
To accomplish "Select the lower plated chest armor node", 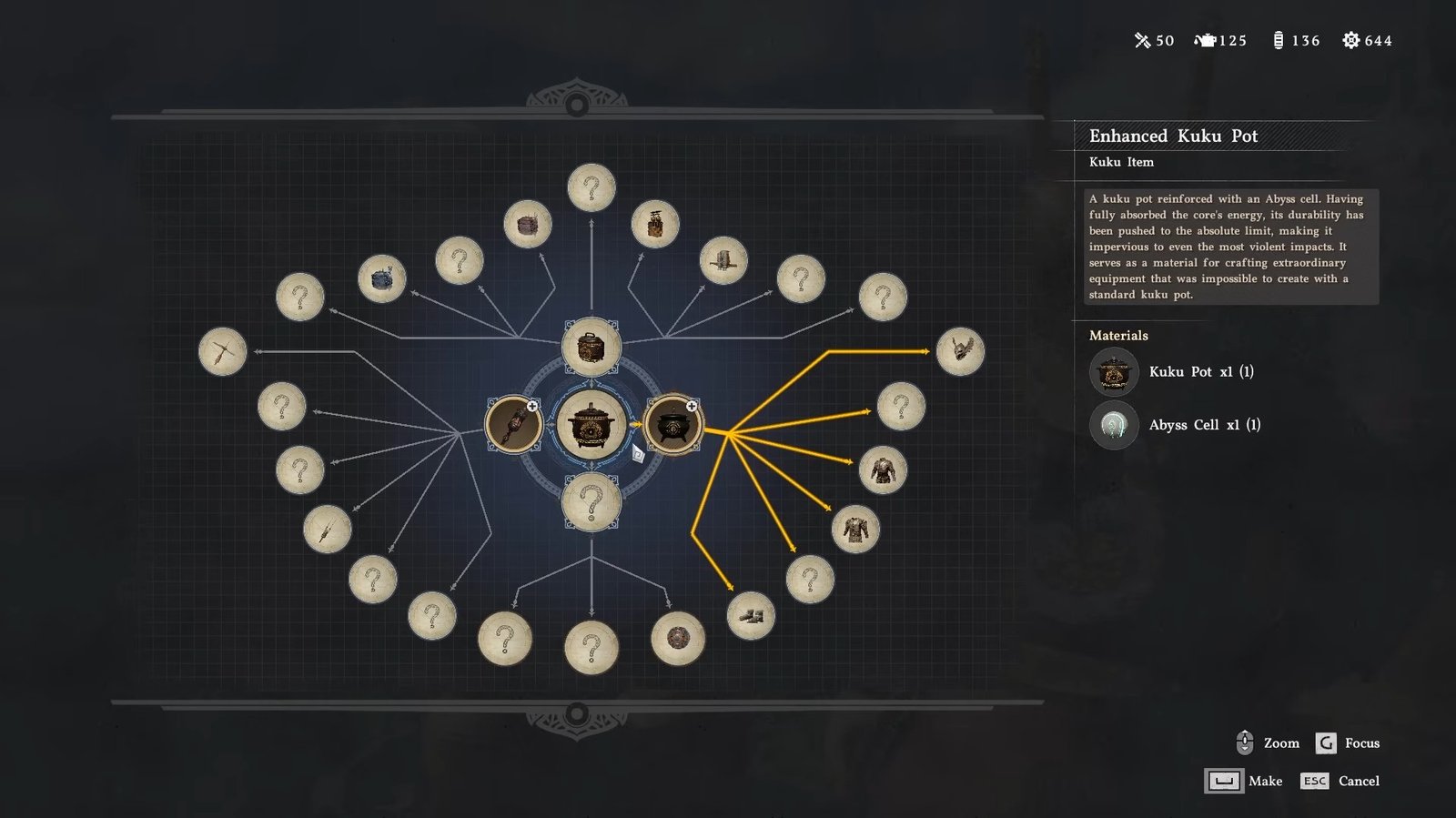I will pyautogui.click(x=855, y=529).
